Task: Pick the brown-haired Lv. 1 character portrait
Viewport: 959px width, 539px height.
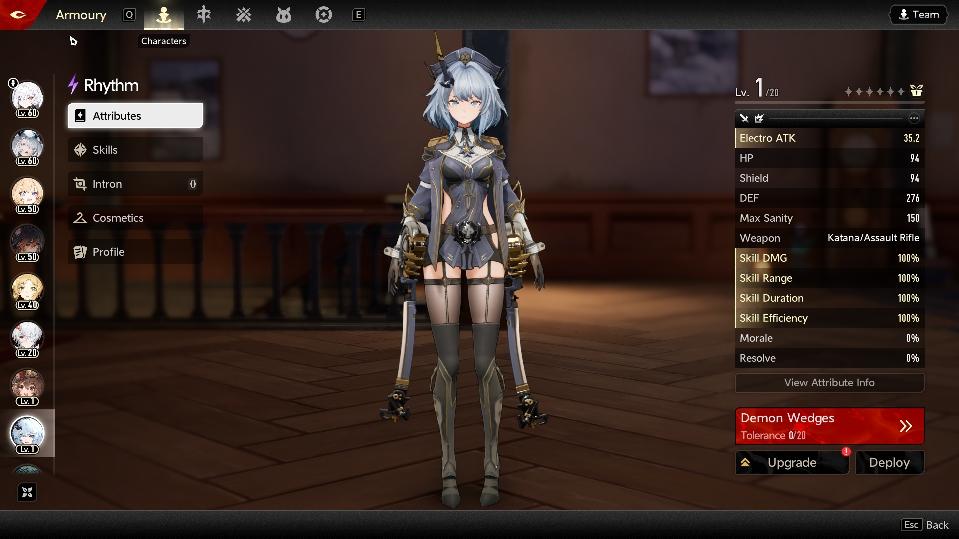Action: [x=27, y=386]
